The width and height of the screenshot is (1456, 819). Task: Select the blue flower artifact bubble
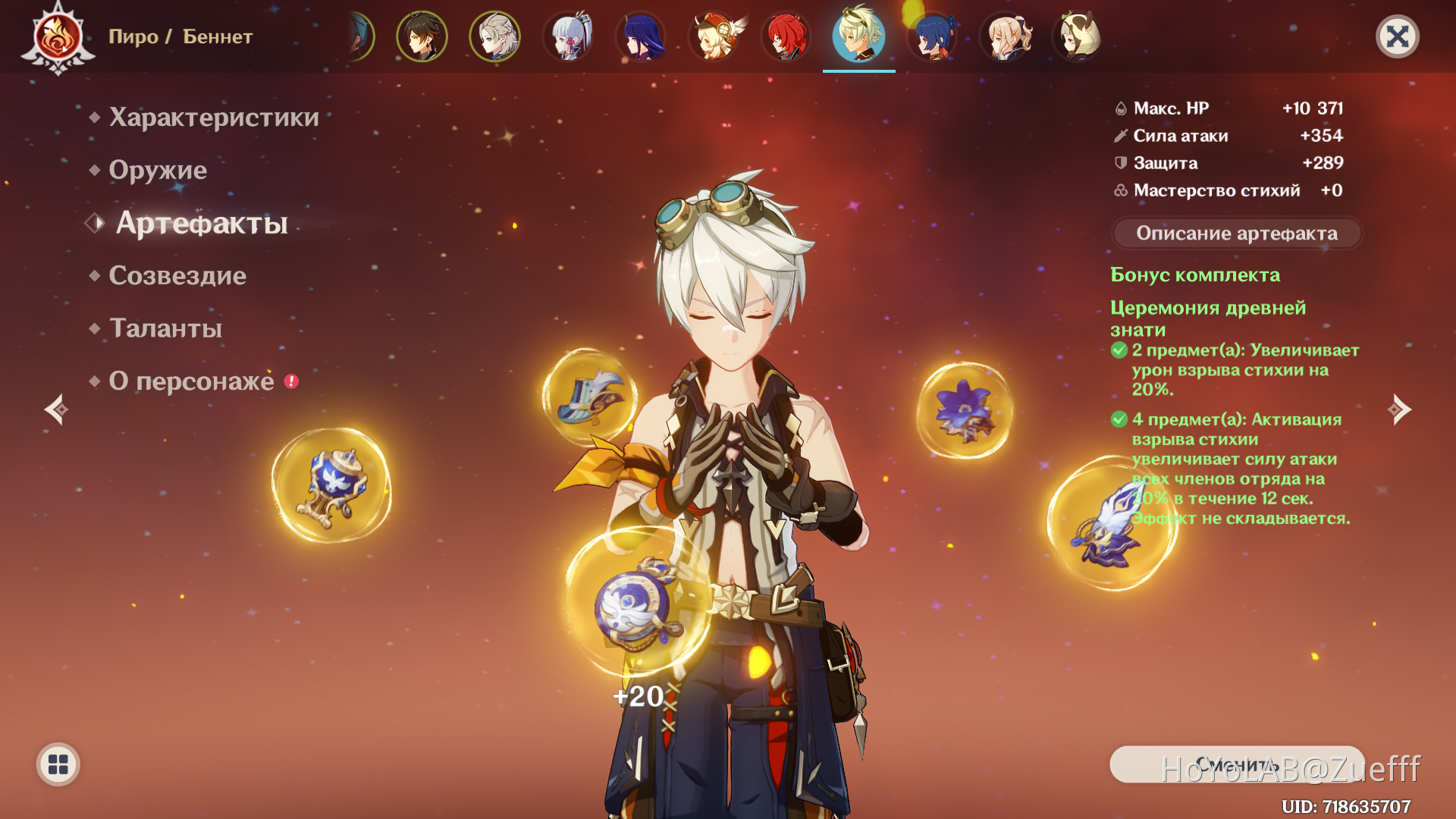tap(965, 410)
